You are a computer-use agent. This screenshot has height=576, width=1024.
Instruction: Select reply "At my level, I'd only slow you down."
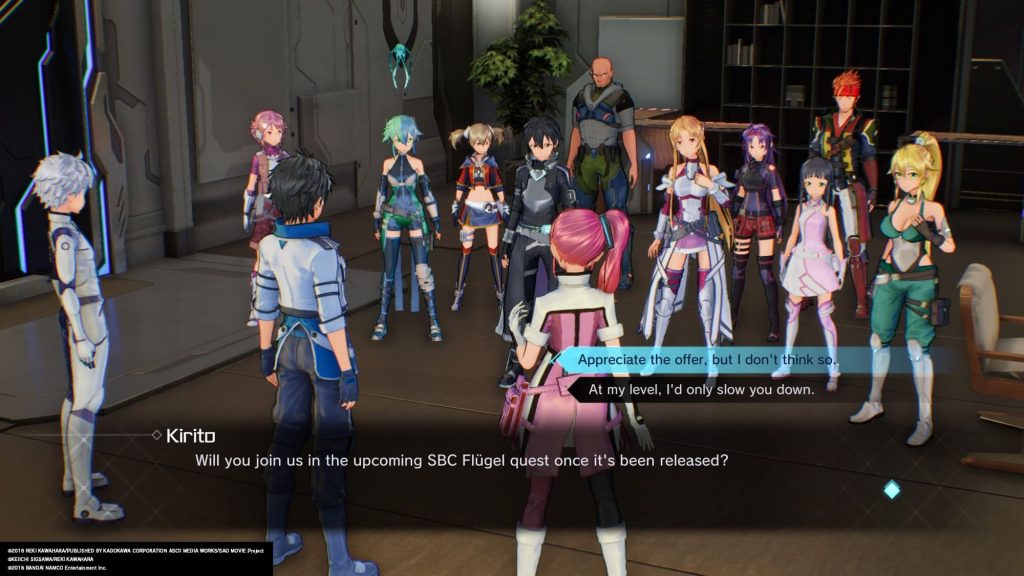pos(701,389)
